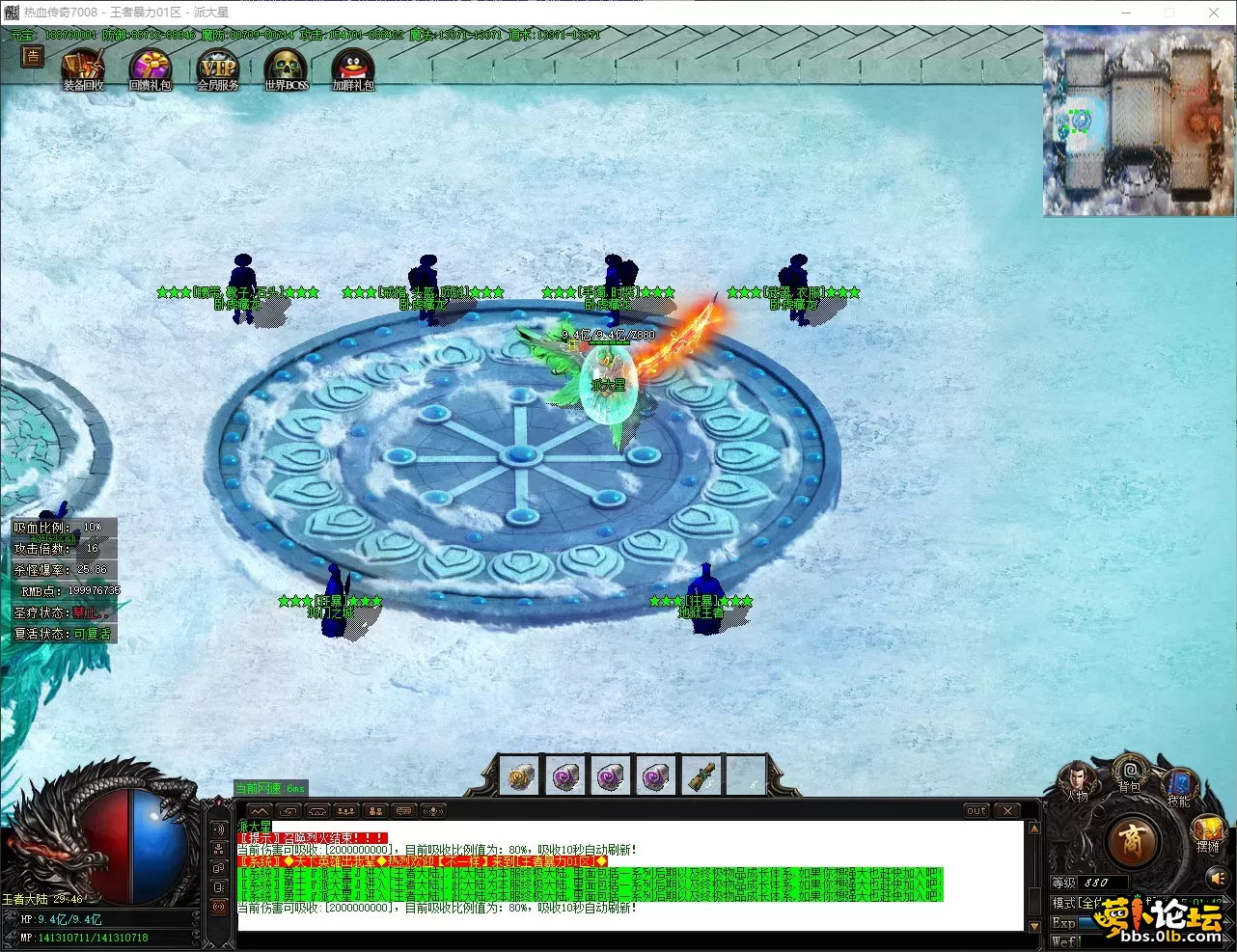This screenshot has width=1237, height=952.
Task: Toggle the sound speaker icon
Action: coord(1216,879)
